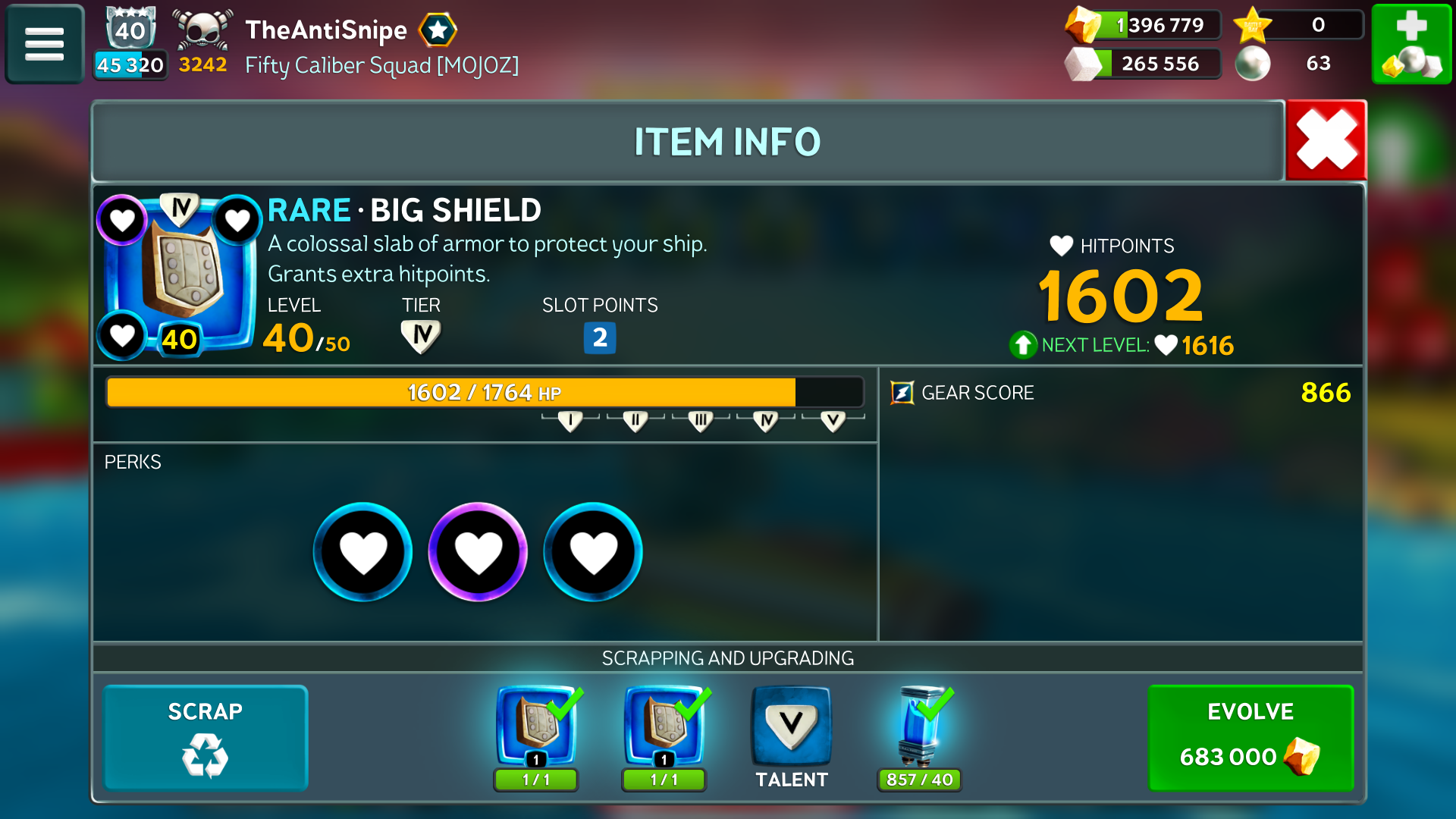This screenshot has width=1456, height=819.
Task: Tap the star currency icon
Action: pos(1253,25)
